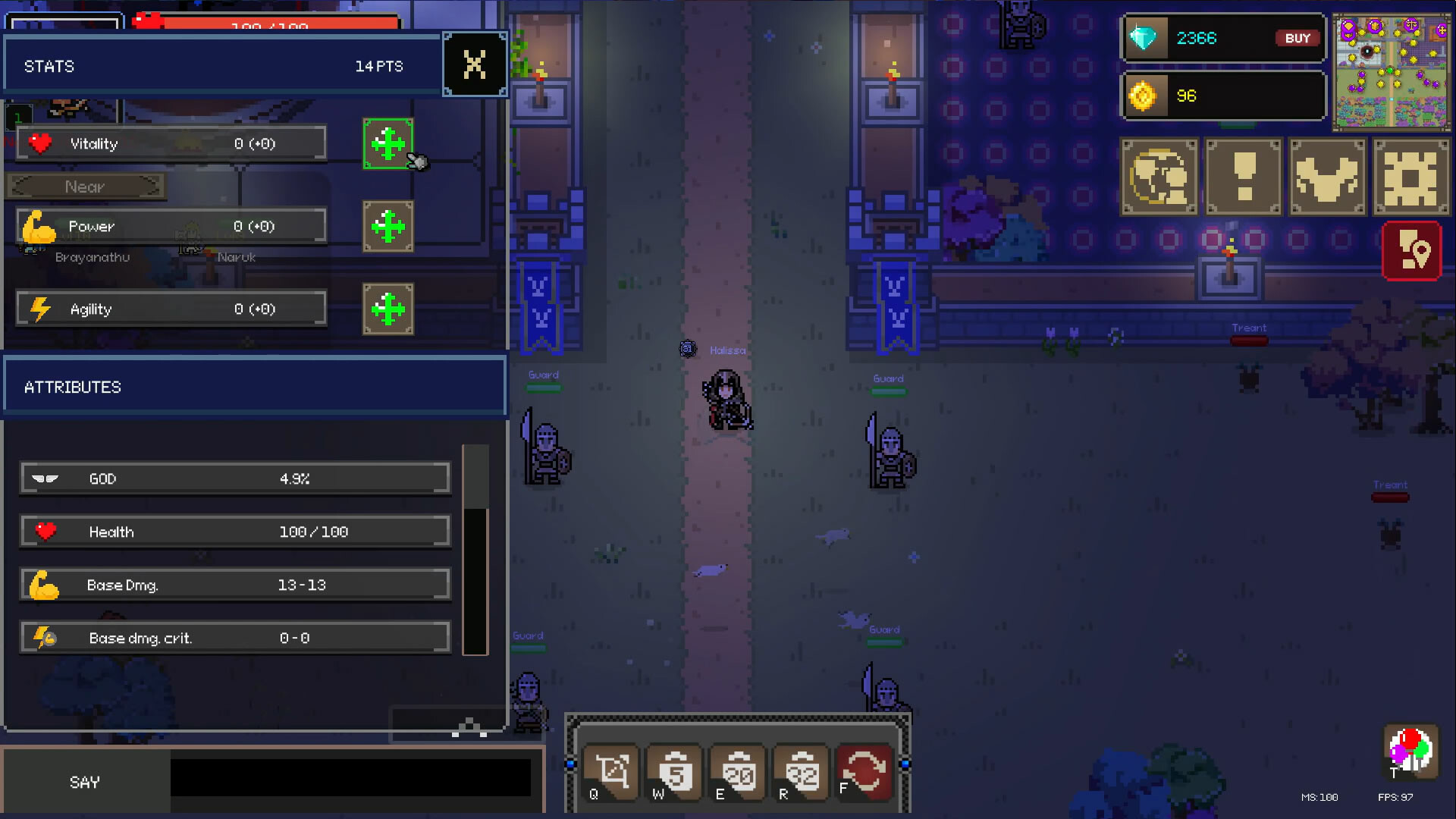
Task: Add a point to Power
Action: pos(389,225)
